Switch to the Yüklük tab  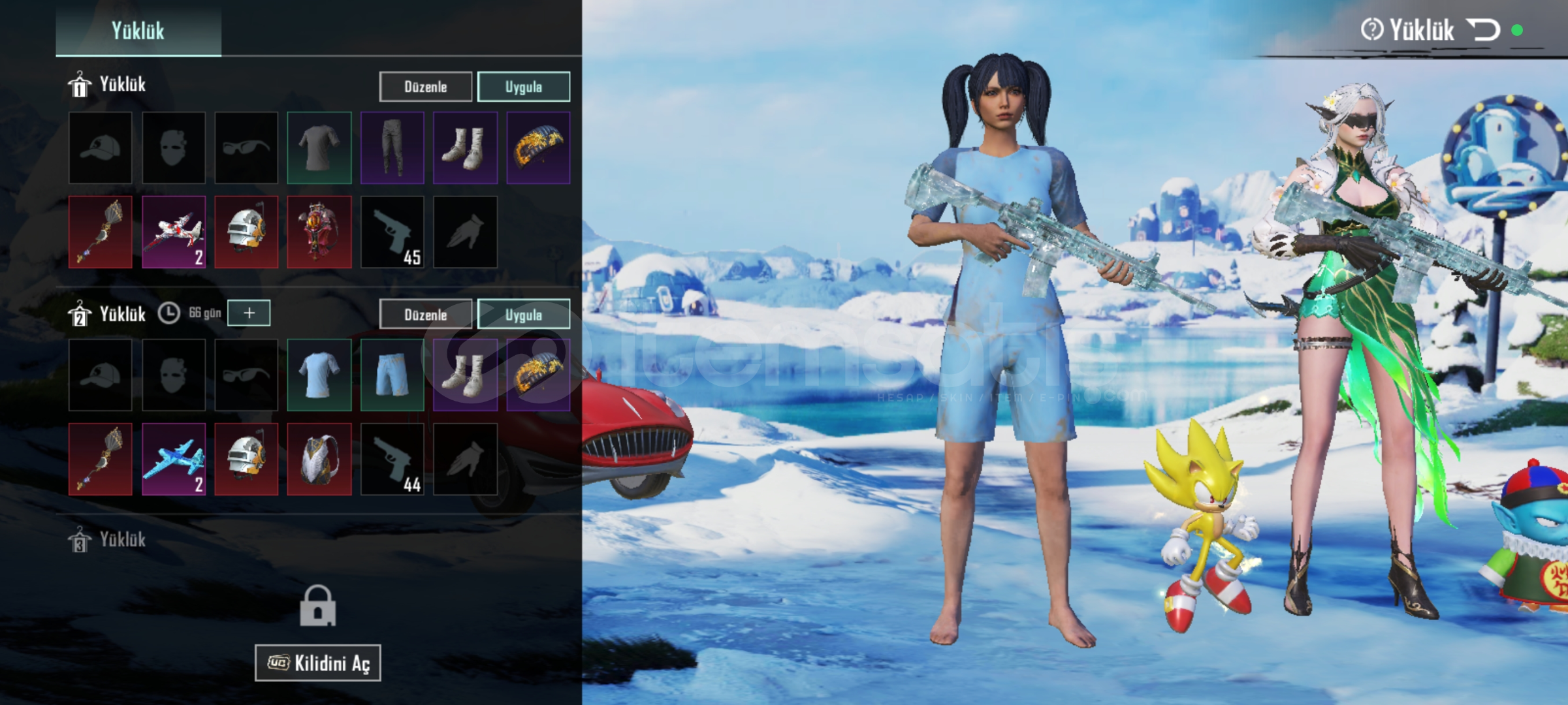click(138, 30)
